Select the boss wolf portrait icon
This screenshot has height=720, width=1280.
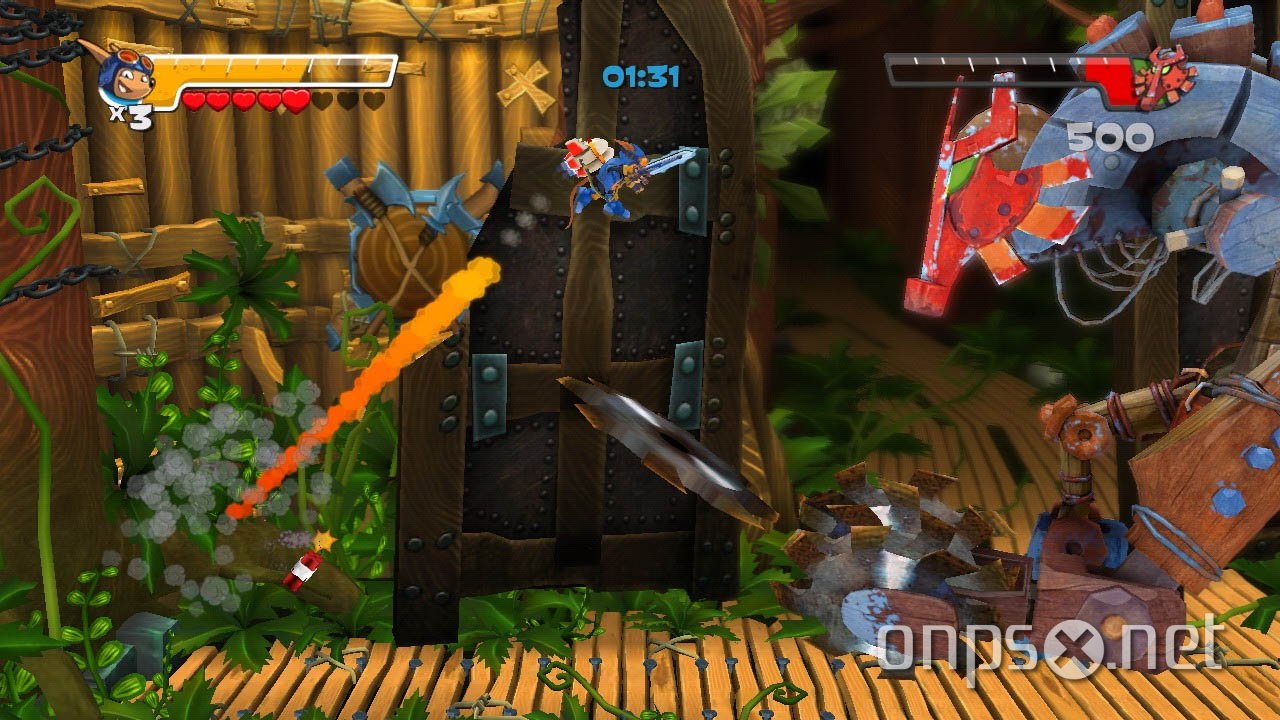(x=1165, y=75)
